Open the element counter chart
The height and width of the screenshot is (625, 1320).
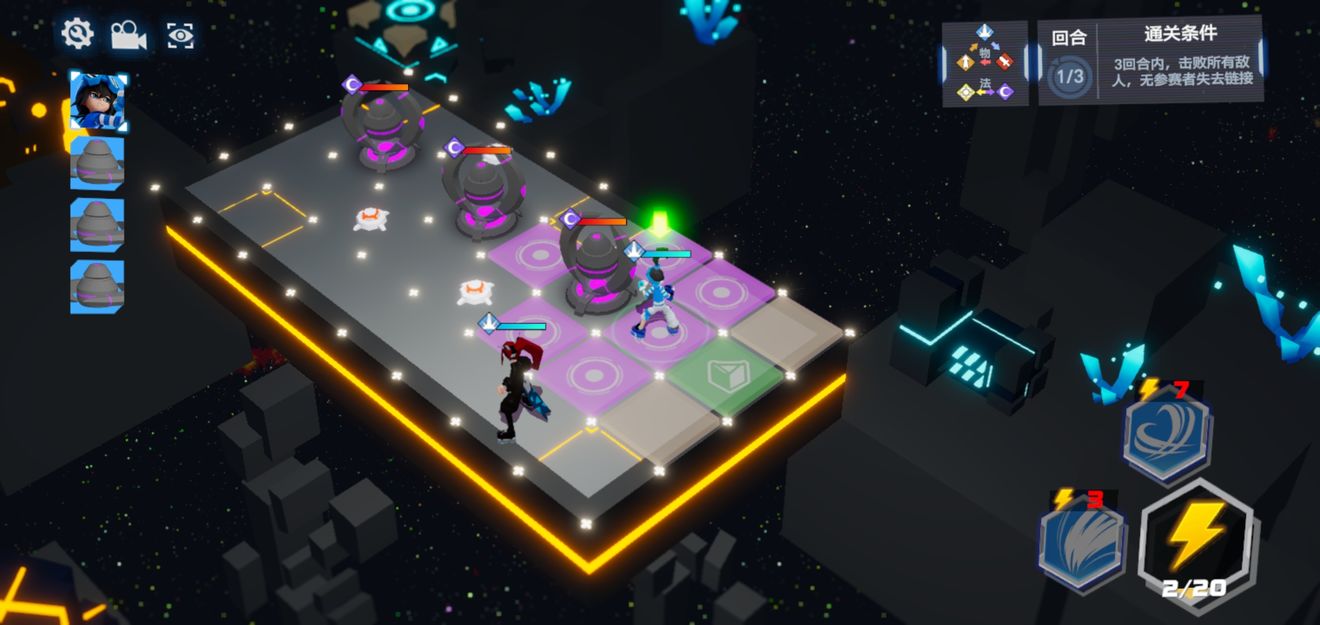pyautogui.click(x=985, y=63)
